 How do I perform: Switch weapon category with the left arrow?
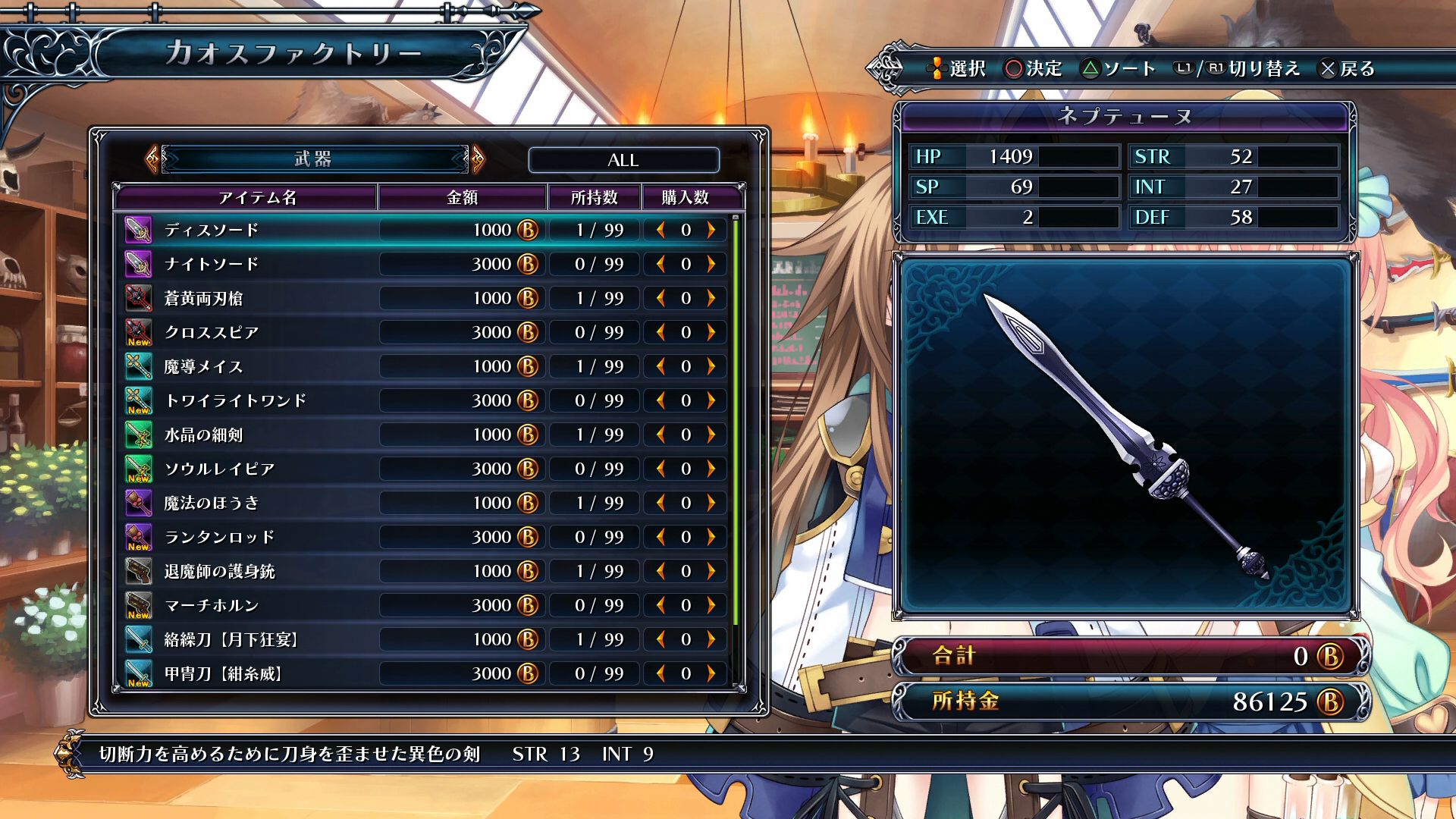click(x=152, y=159)
